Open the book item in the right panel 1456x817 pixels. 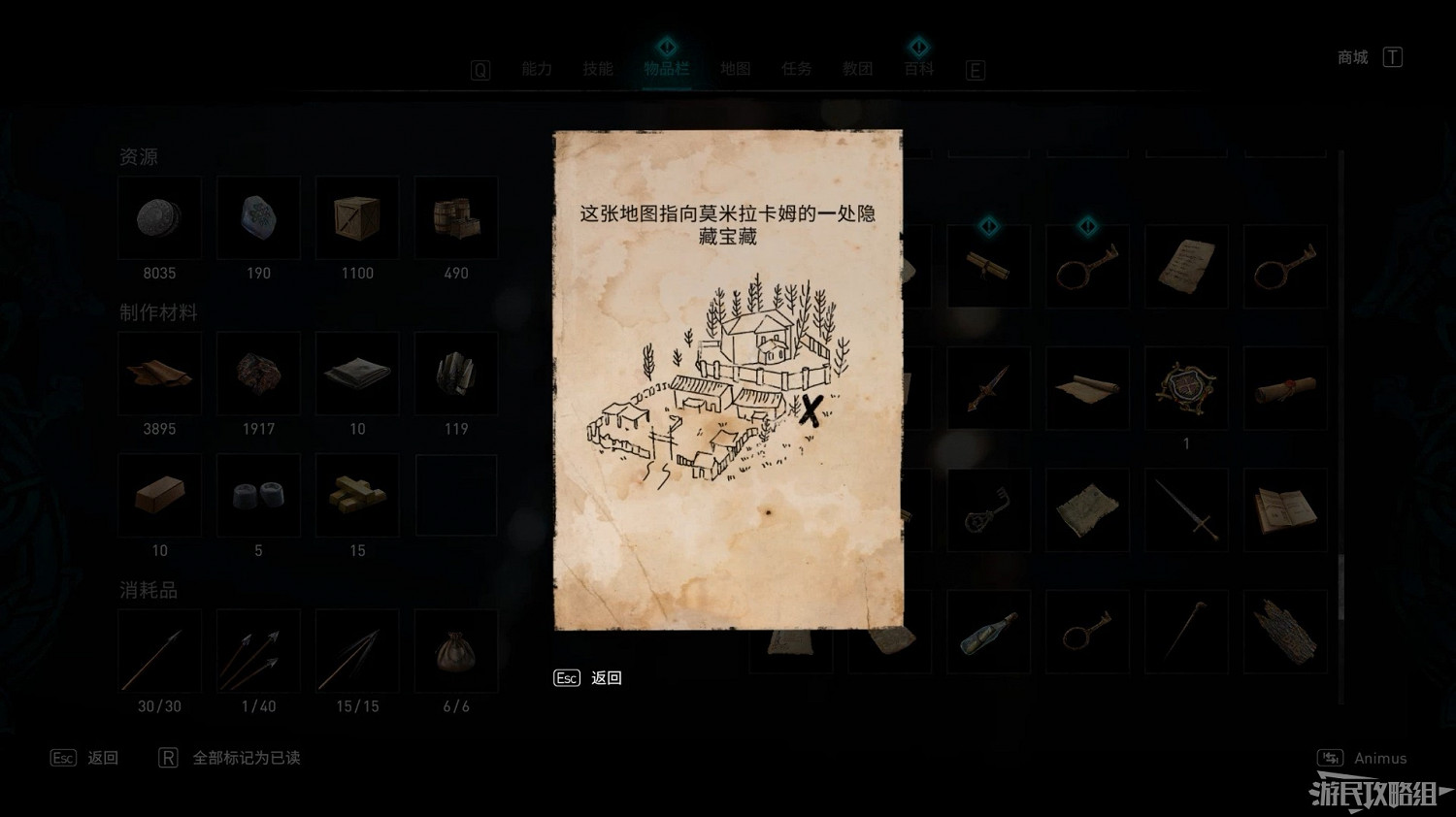coord(1285,509)
